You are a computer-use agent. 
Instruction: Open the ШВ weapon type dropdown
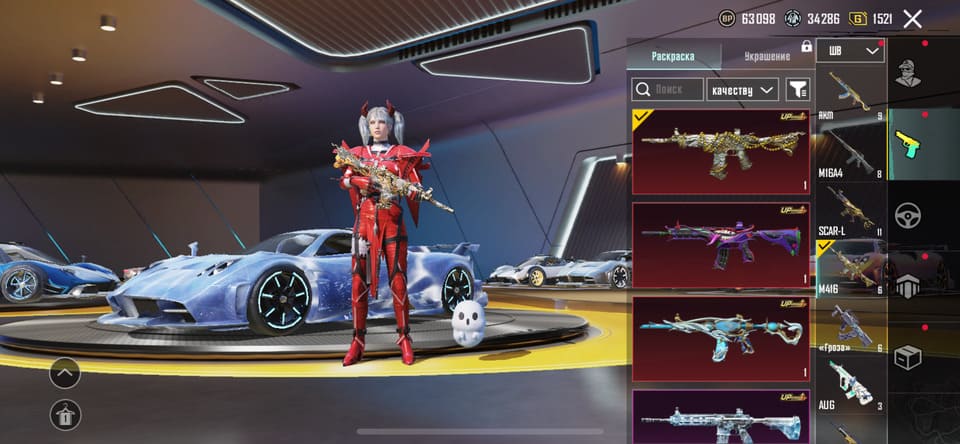coord(851,50)
